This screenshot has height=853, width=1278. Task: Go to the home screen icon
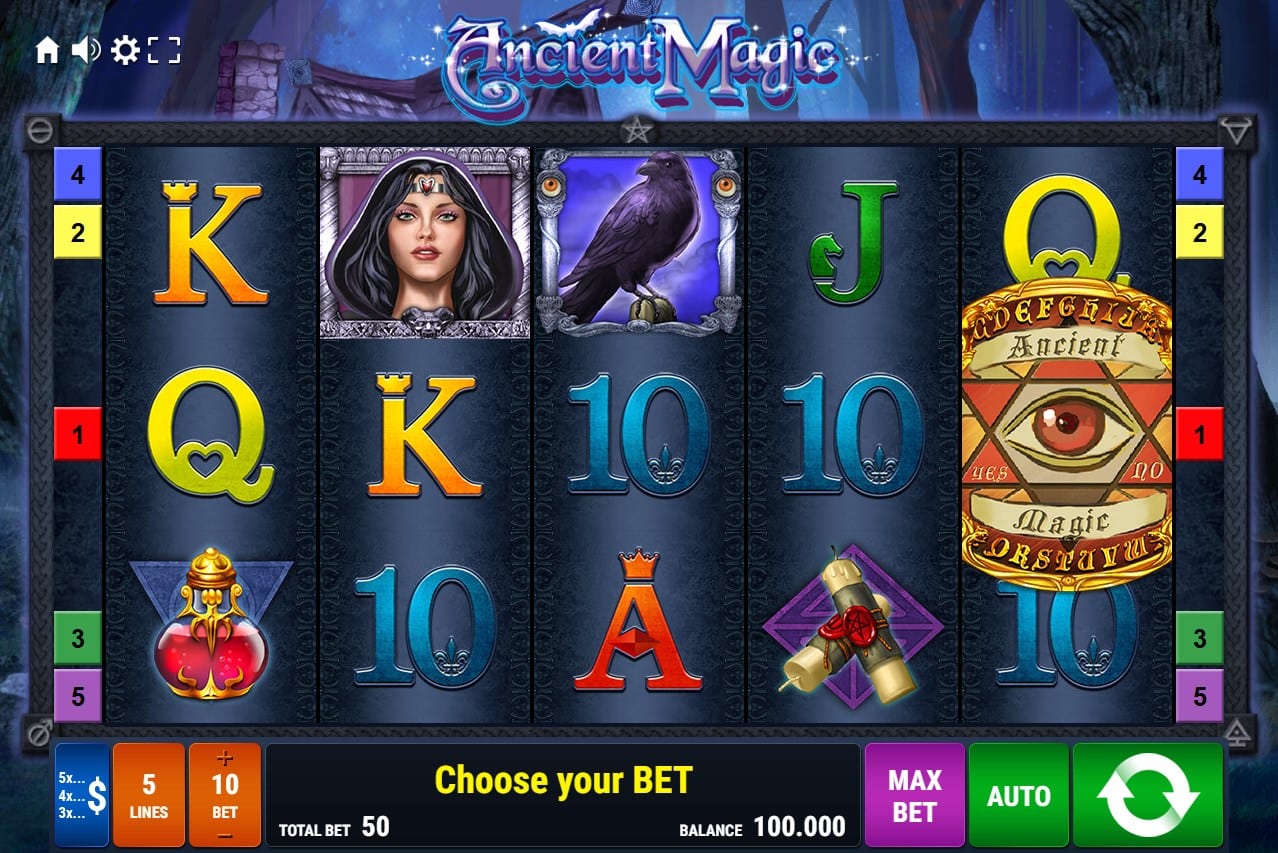coord(47,51)
